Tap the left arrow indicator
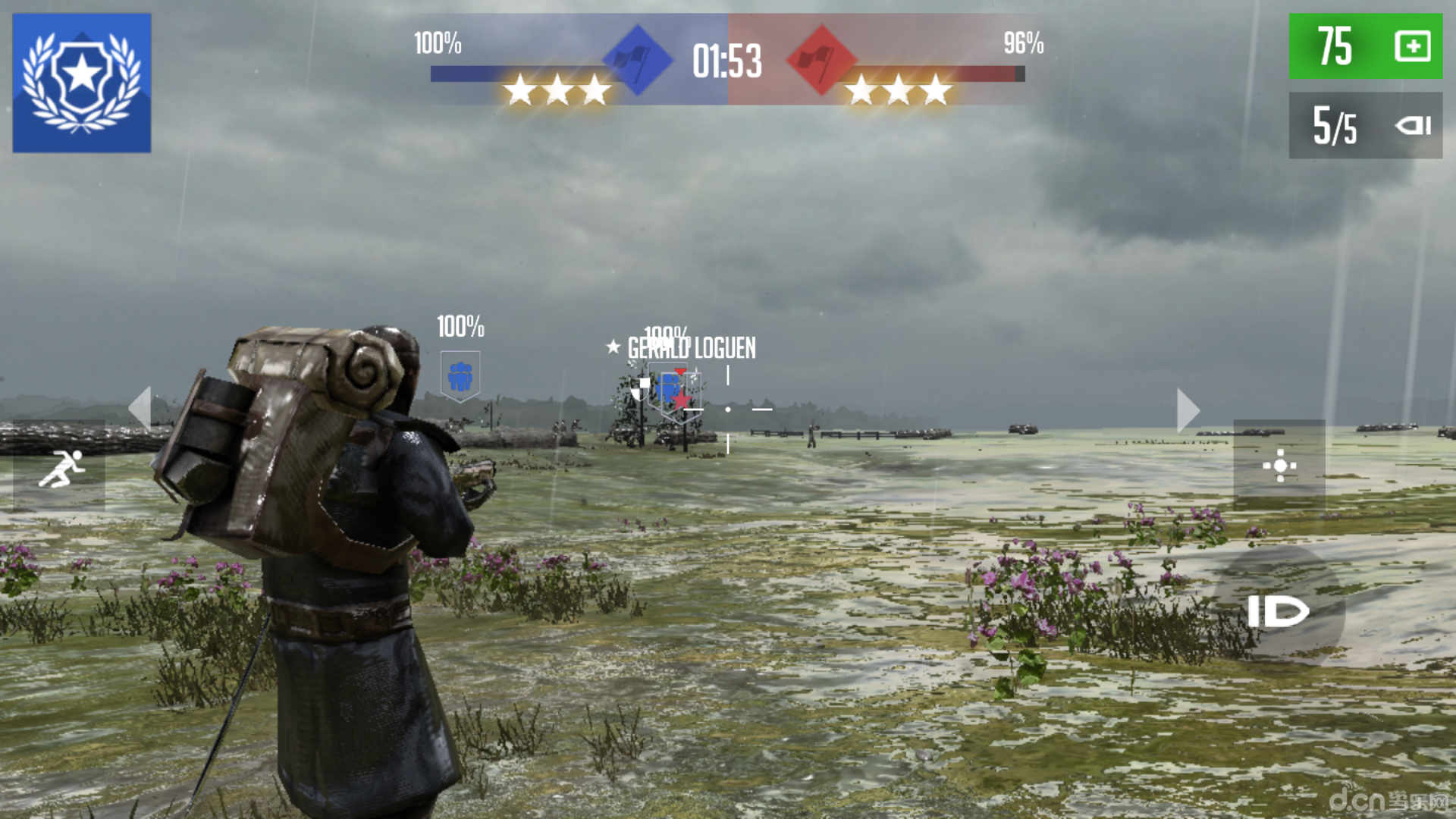Image resolution: width=1456 pixels, height=819 pixels. click(140, 409)
